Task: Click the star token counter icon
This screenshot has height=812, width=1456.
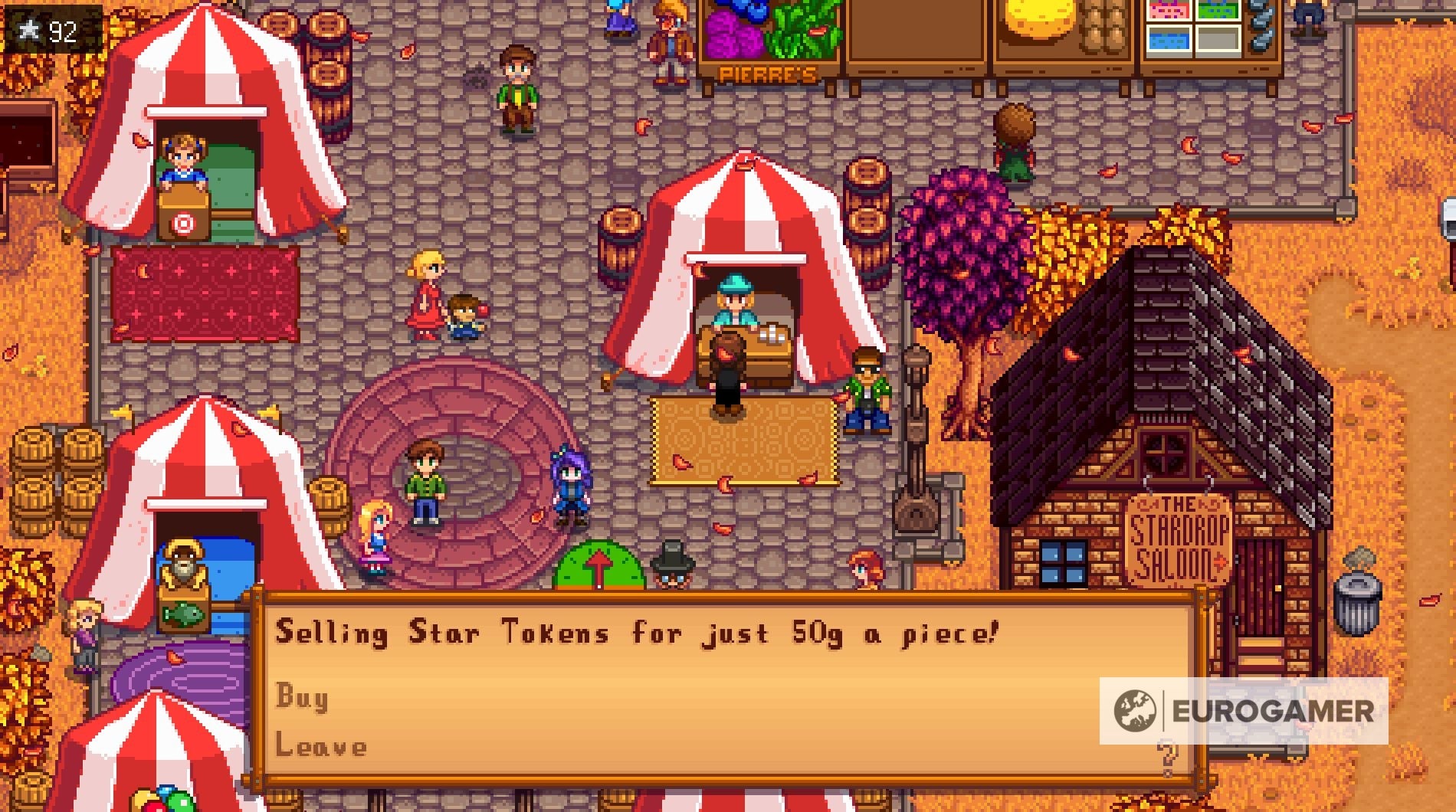Action: [x=28, y=28]
